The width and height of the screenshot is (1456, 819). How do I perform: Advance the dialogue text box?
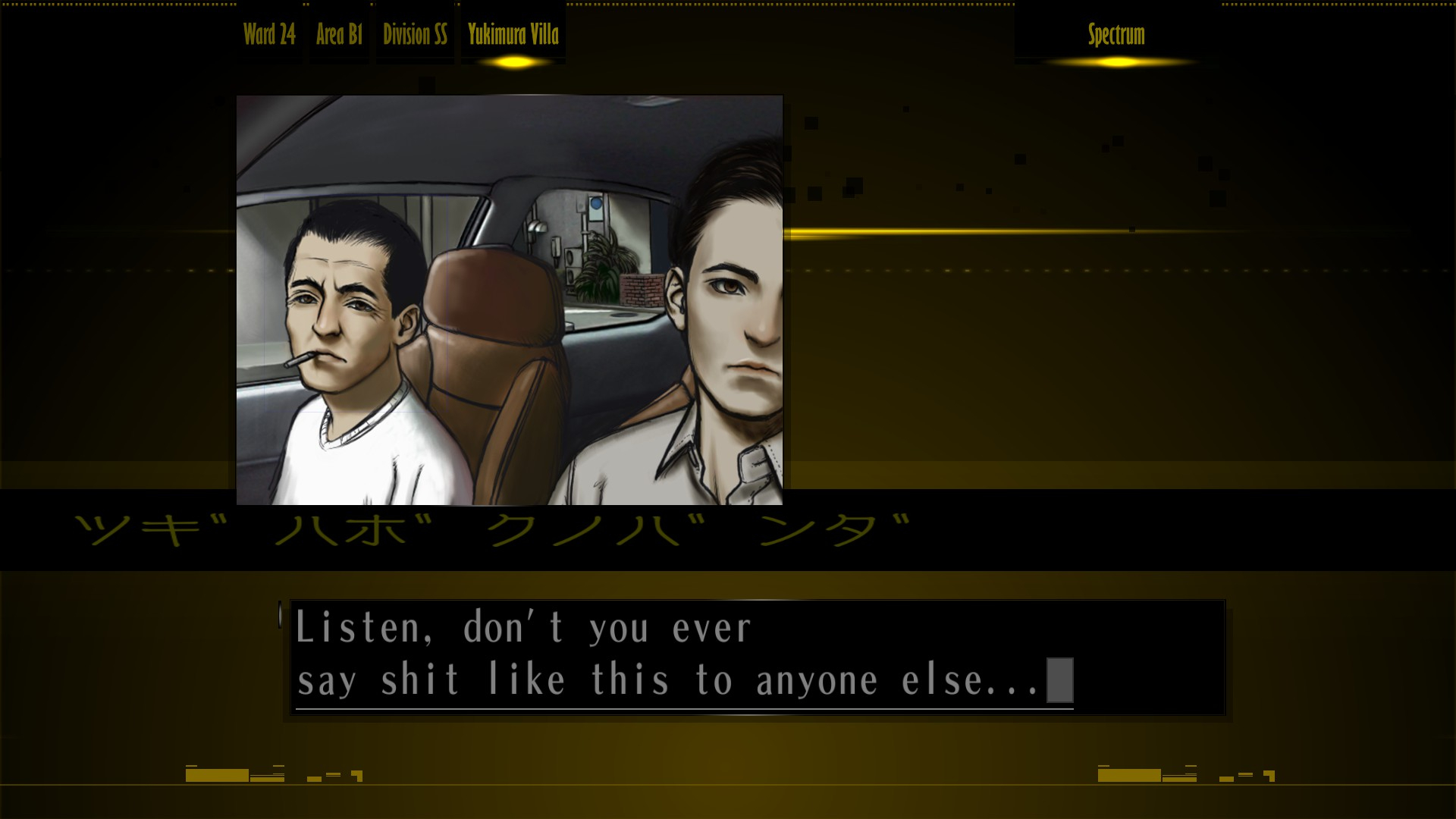coord(757,657)
